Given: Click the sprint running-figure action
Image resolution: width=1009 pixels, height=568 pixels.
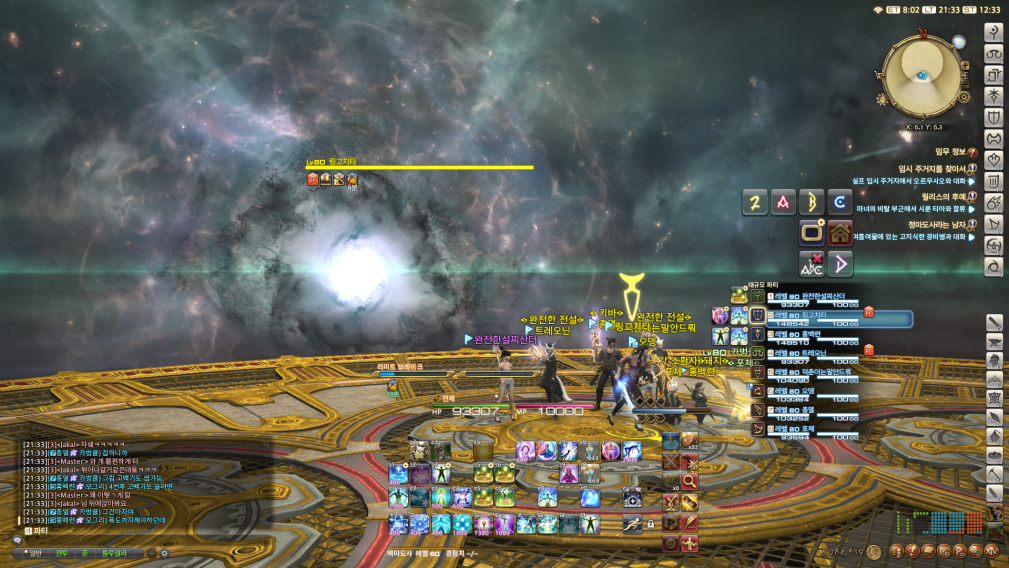Looking at the screenshot, I should click(x=630, y=522).
